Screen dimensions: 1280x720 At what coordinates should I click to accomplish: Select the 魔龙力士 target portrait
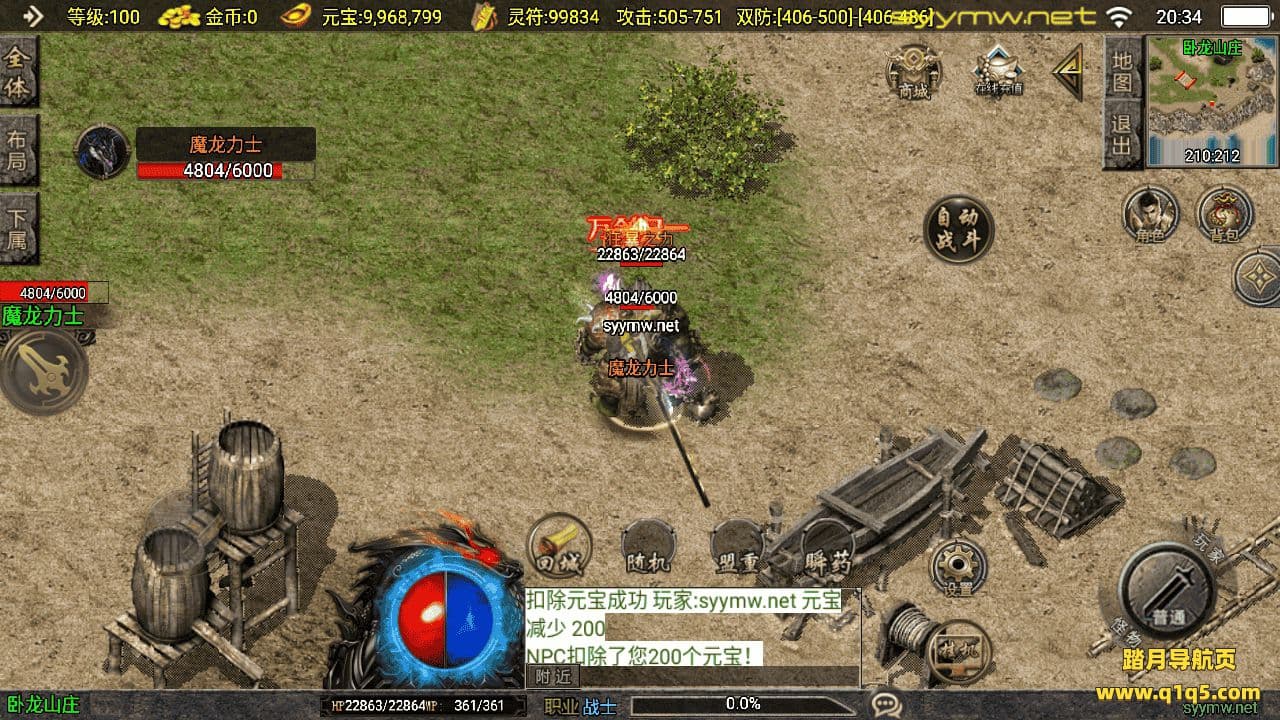coord(102,152)
